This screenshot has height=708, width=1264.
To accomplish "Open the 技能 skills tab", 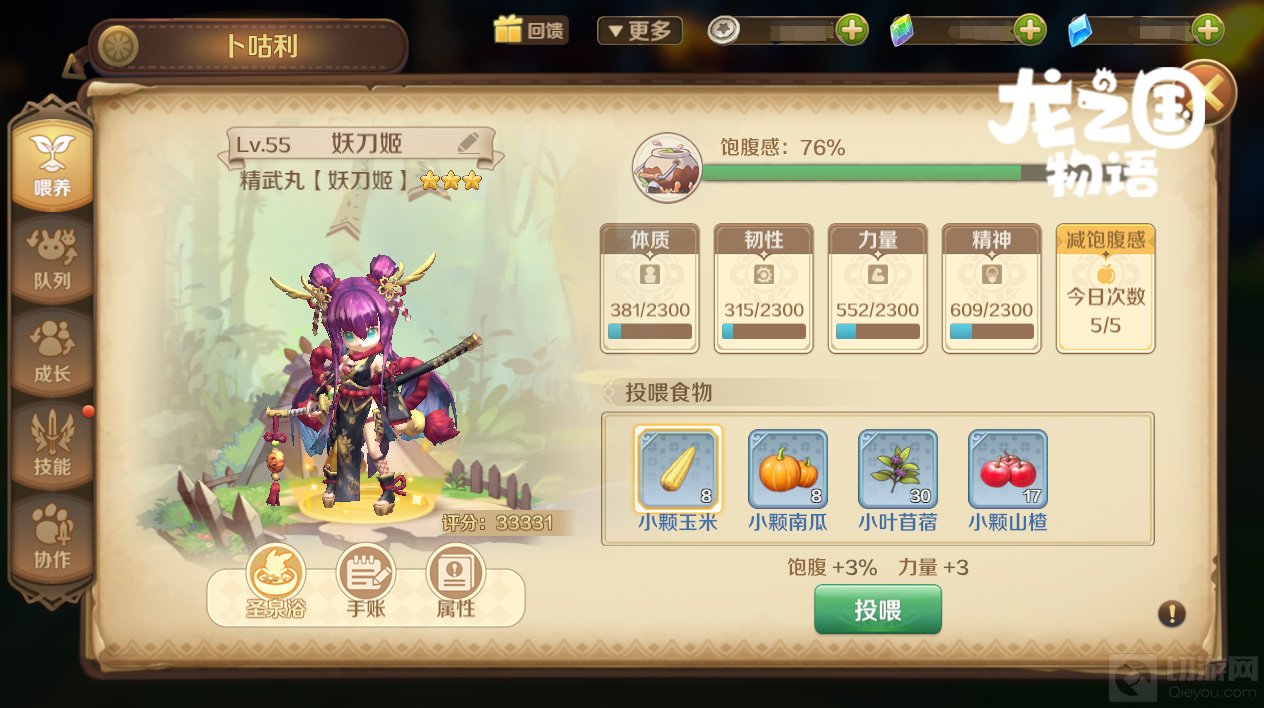I will tap(52, 446).
